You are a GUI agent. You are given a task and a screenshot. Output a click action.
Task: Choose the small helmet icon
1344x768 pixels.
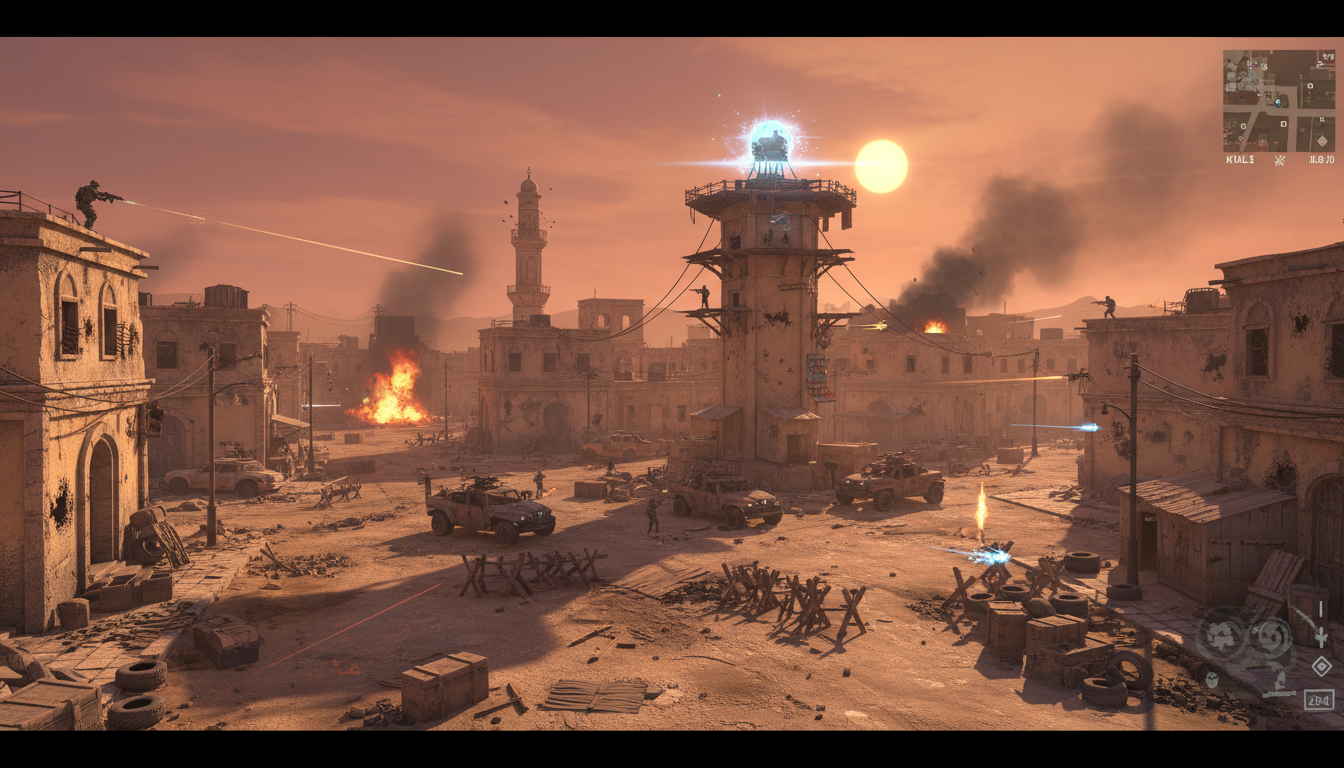1212,680
